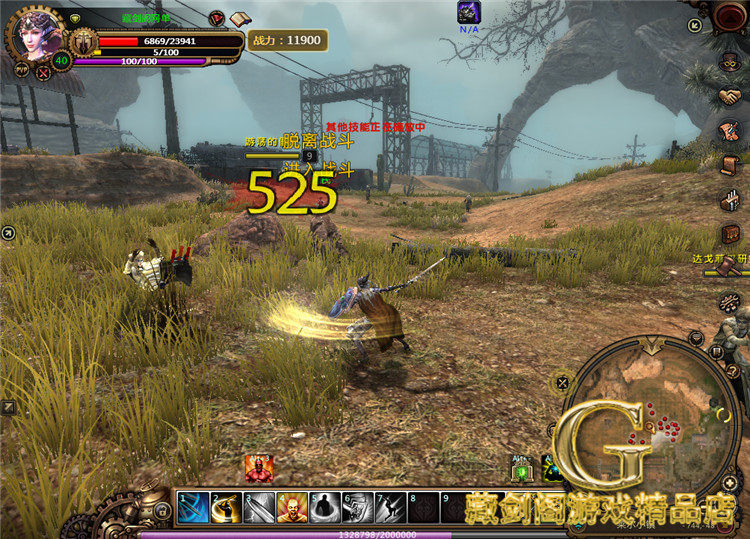
Task: Click the player character portrait
Action: pyautogui.click(x=34, y=33)
